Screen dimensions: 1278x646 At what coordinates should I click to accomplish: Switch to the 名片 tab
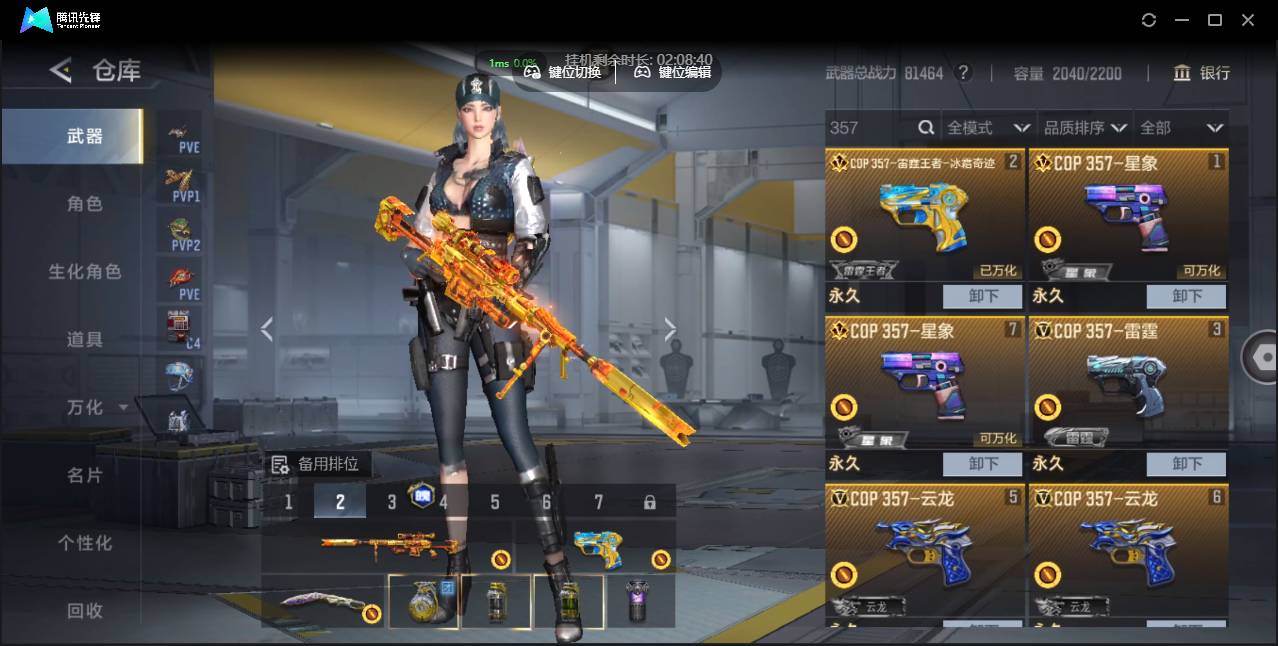84,476
